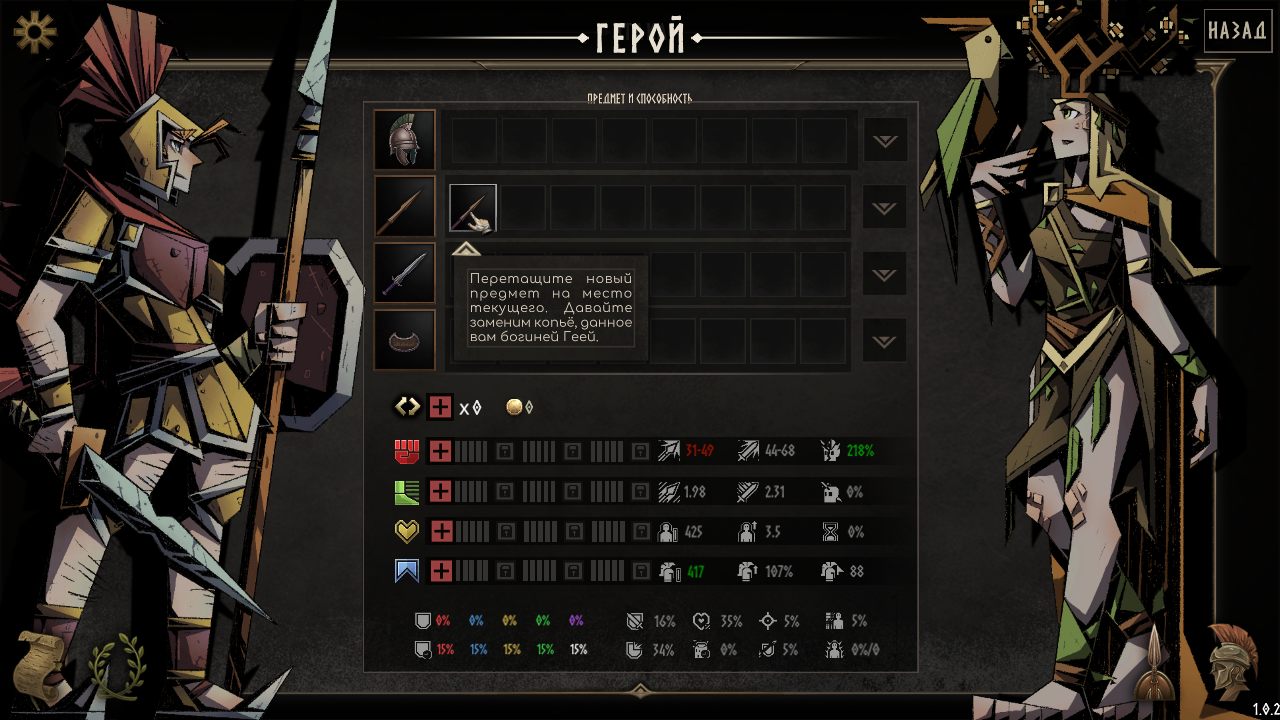Select the sword equipment slot
Viewport: 1280px width, 720px height.
click(405, 273)
